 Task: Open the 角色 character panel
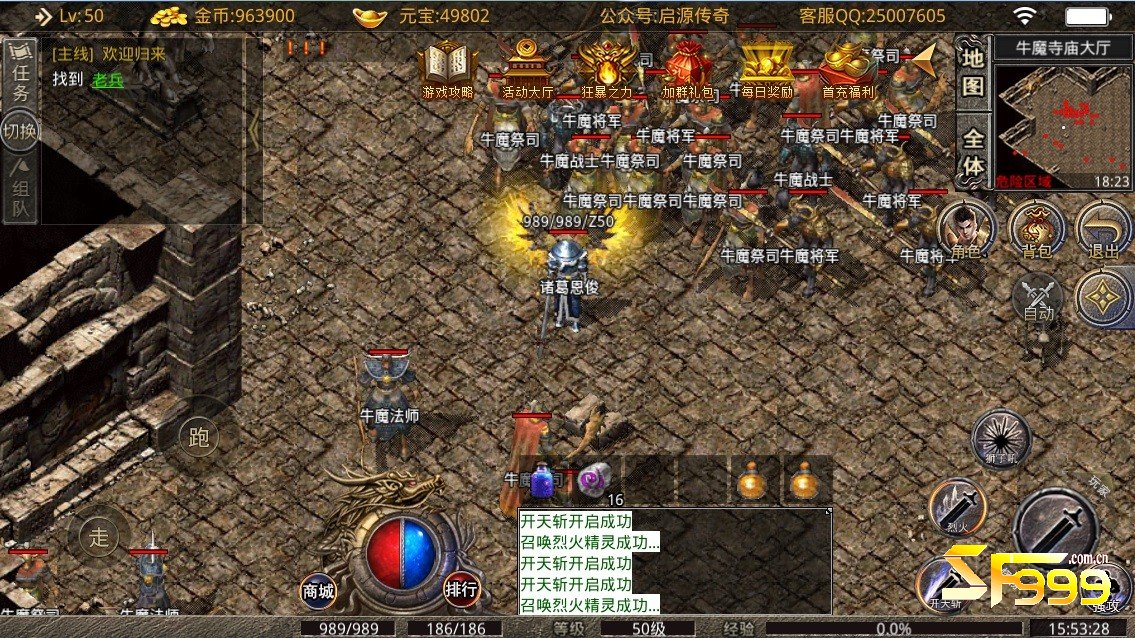coord(965,231)
